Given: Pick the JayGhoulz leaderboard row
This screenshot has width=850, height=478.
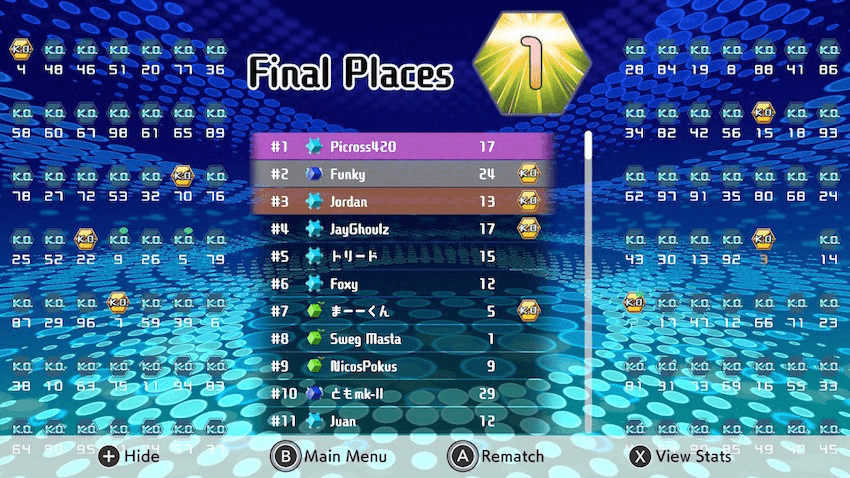Looking at the screenshot, I should [402, 229].
